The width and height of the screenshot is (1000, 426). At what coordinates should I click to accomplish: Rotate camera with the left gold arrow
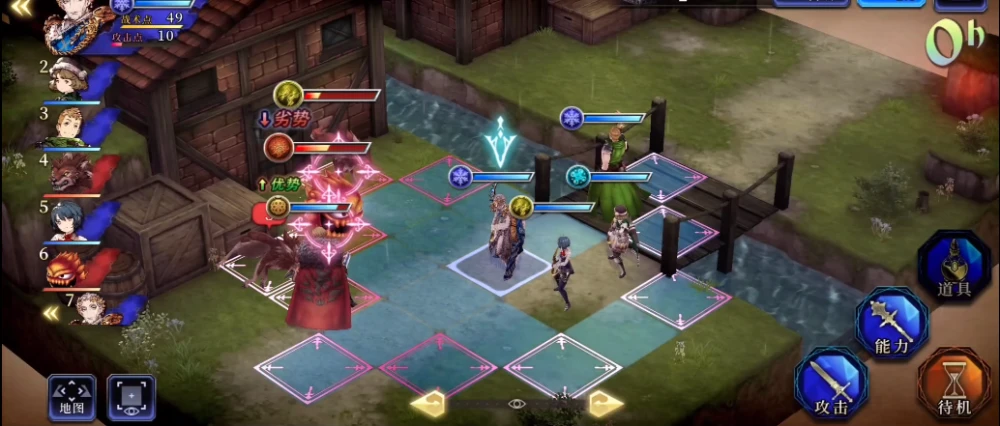pos(428,403)
